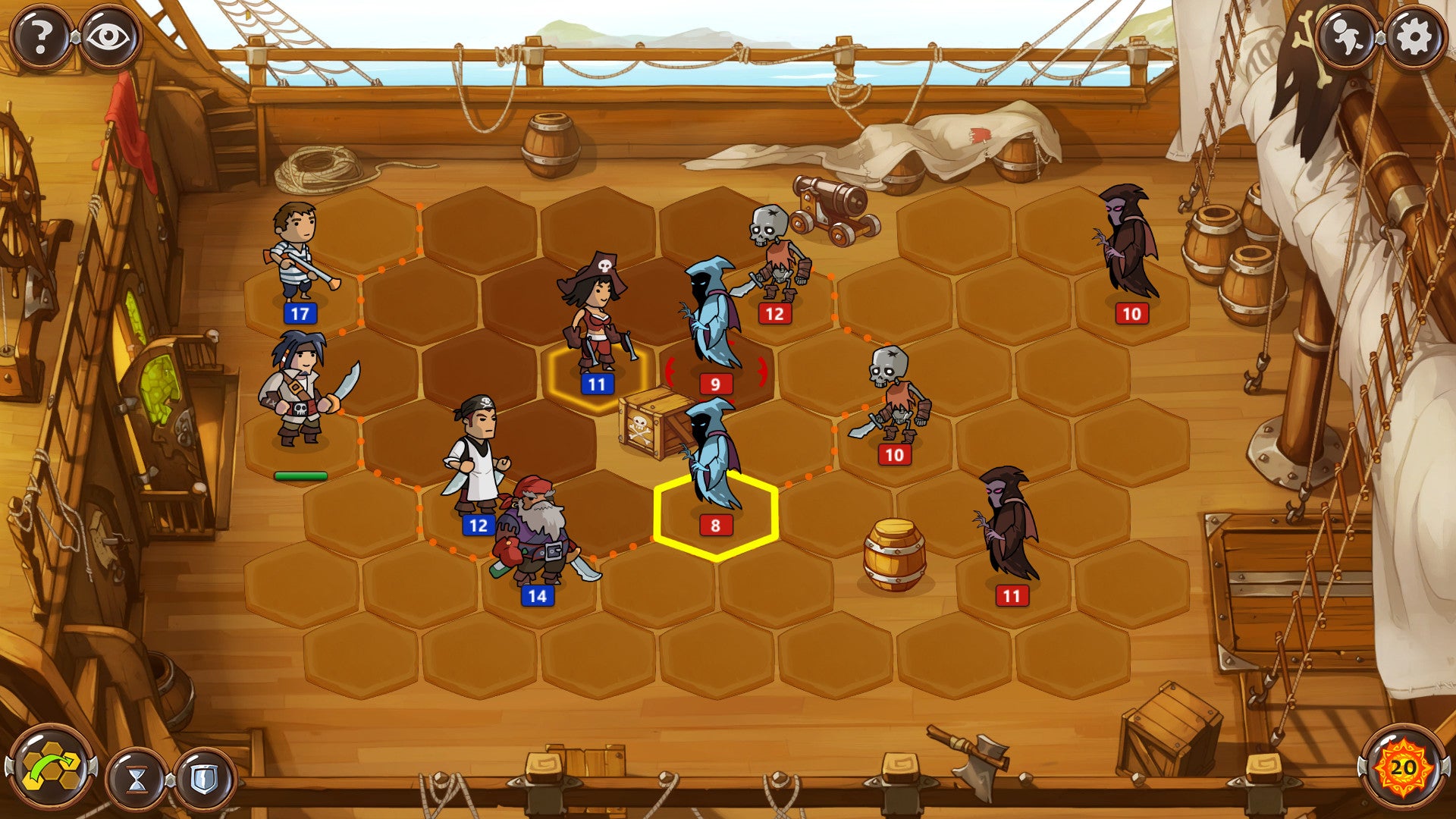This screenshot has height=819, width=1456.
Task: Click the sun emblem showing 20
Action: click(1402, 768)
